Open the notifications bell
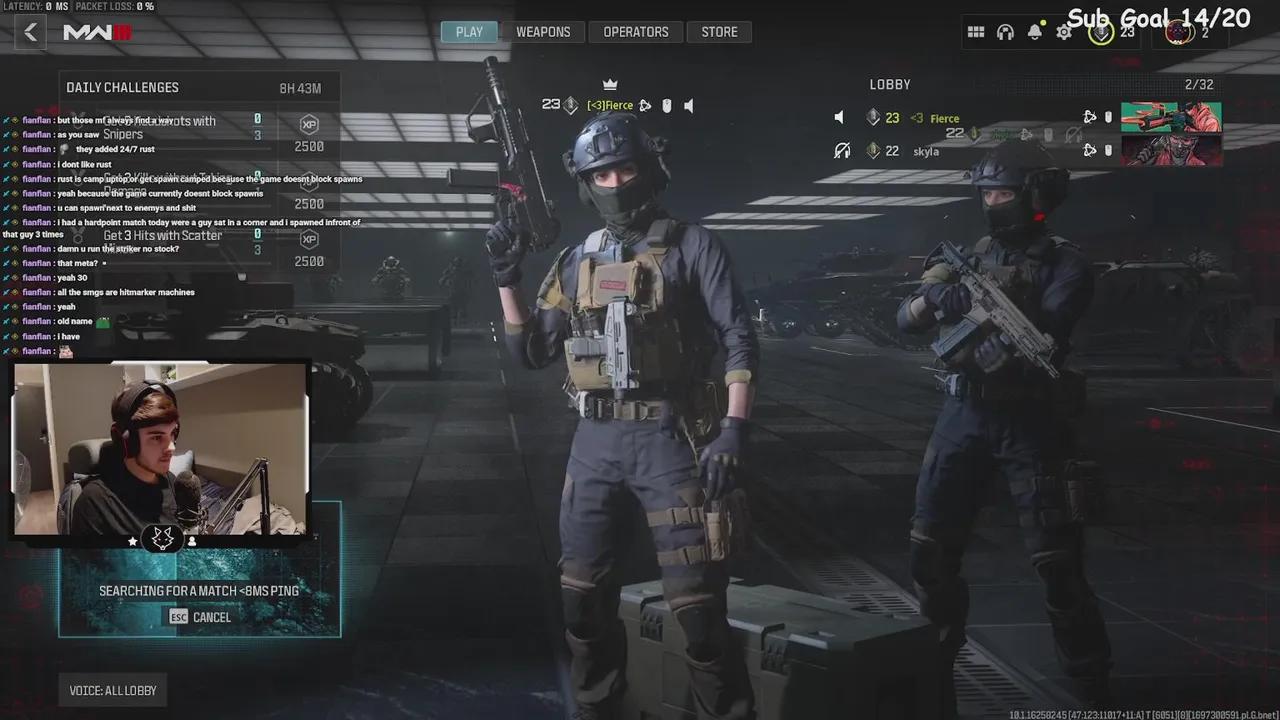 (1035, 31)
